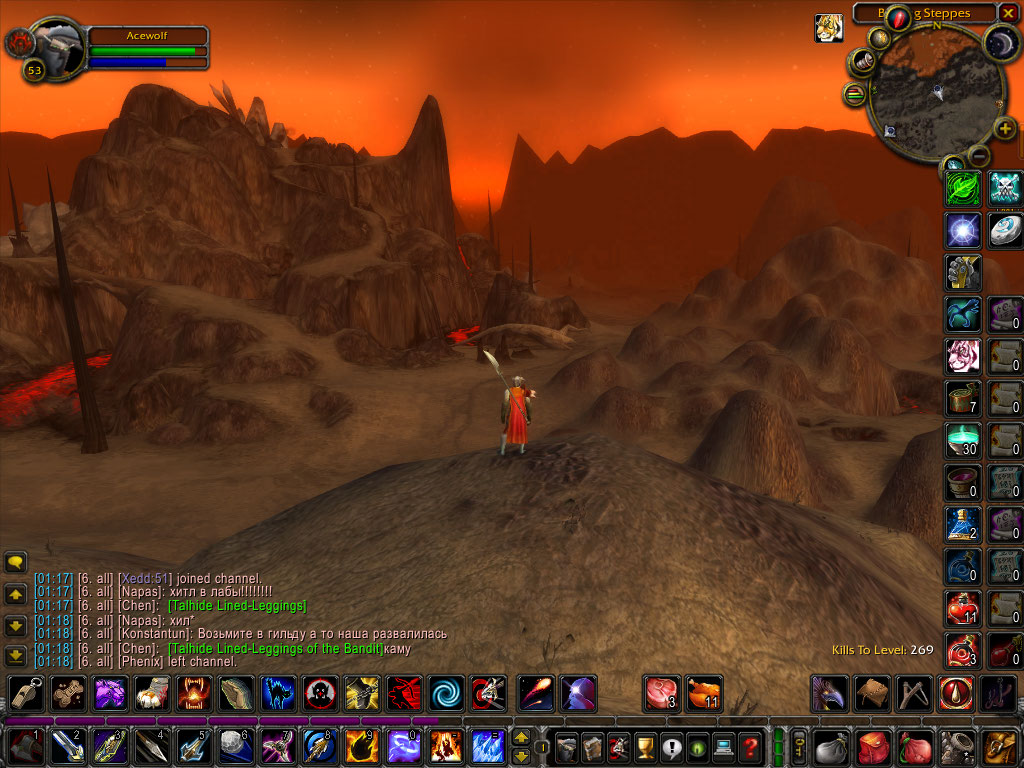The height and width of the screenshot is (768, 1024).
Task: Click the moon day-night indicator
Action: [x=1000, y=42]
